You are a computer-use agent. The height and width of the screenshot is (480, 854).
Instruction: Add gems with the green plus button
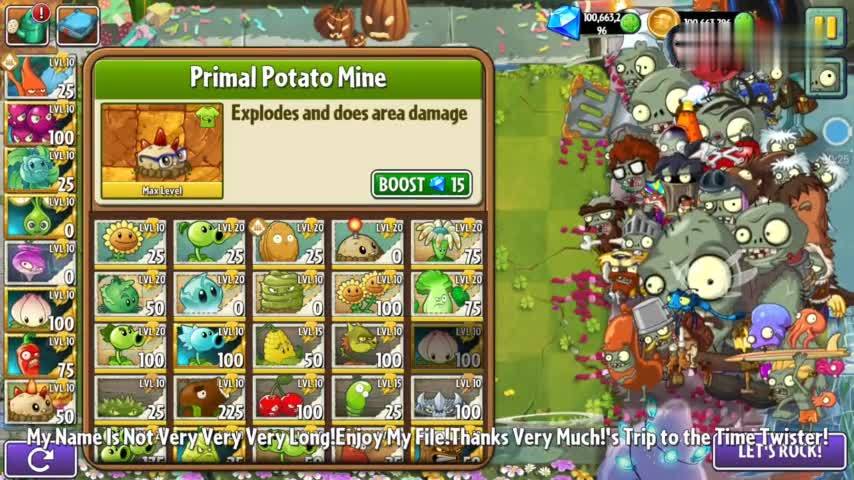point(630,22)
